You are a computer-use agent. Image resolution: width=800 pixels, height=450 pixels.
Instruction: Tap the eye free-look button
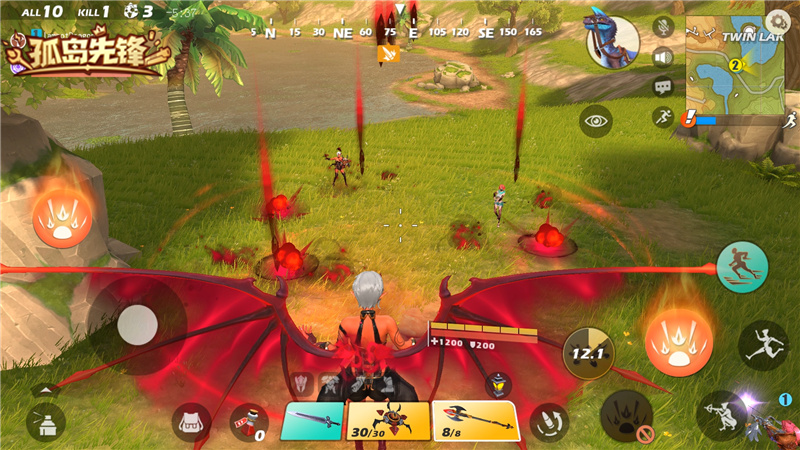tap(597, 121)
